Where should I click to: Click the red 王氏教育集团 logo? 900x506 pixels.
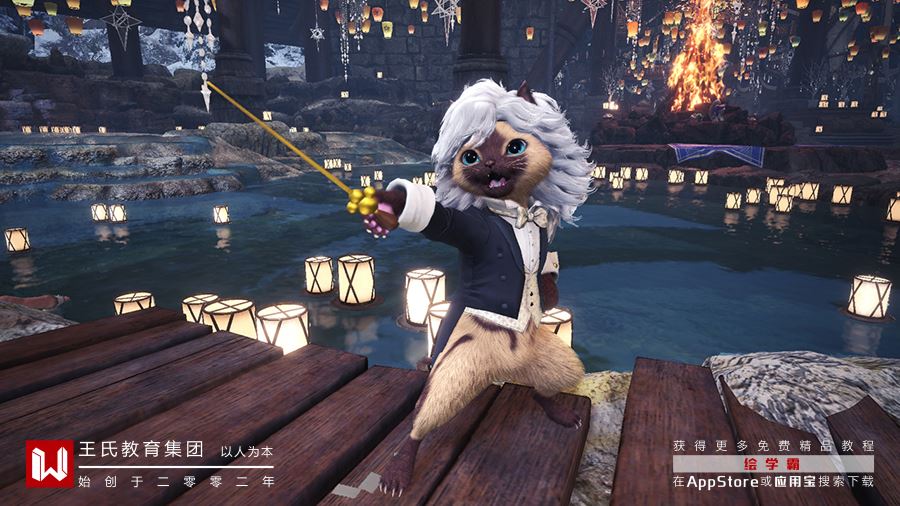click(49, 464)
